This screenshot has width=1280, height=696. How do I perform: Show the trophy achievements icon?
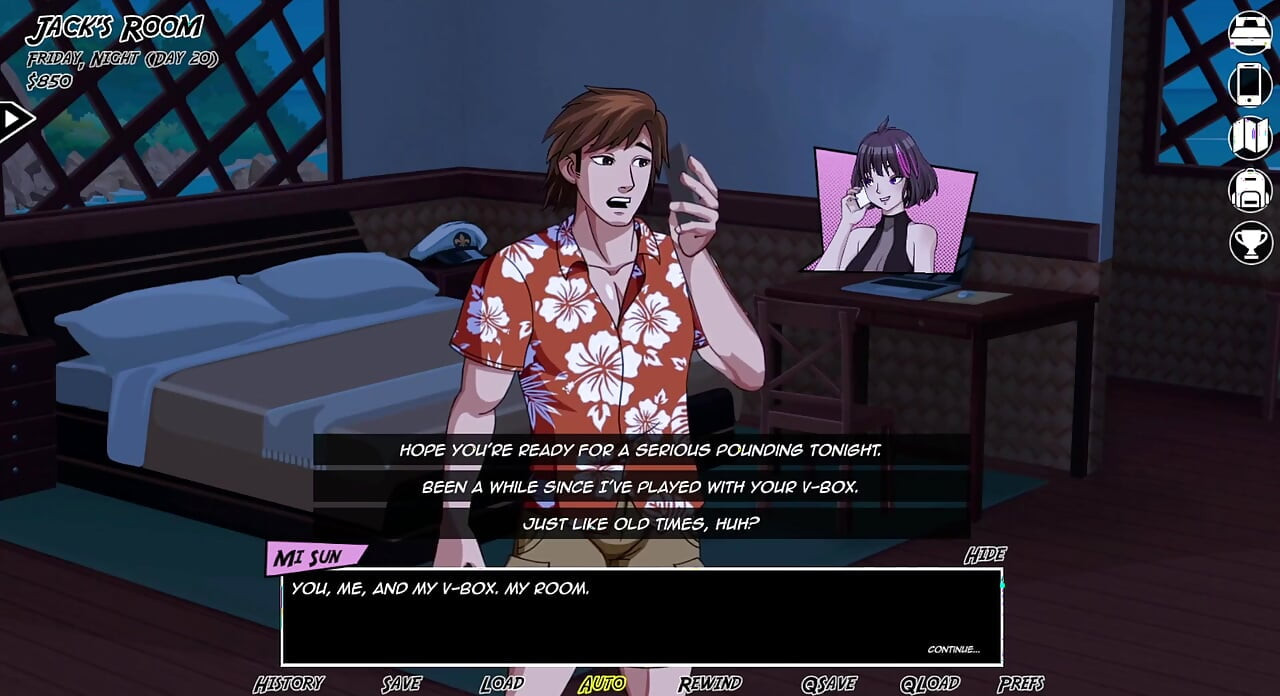(1250, 243)
